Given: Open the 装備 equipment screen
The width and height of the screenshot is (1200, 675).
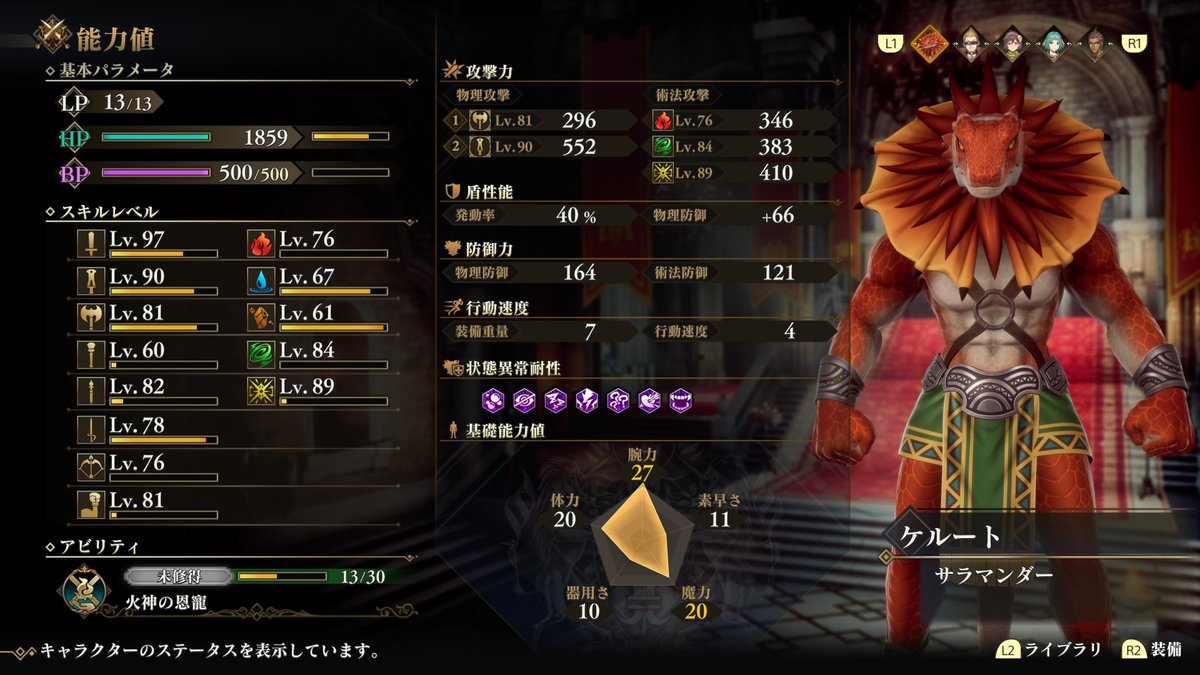Looking at the screenshot, I should point(1151,650).
